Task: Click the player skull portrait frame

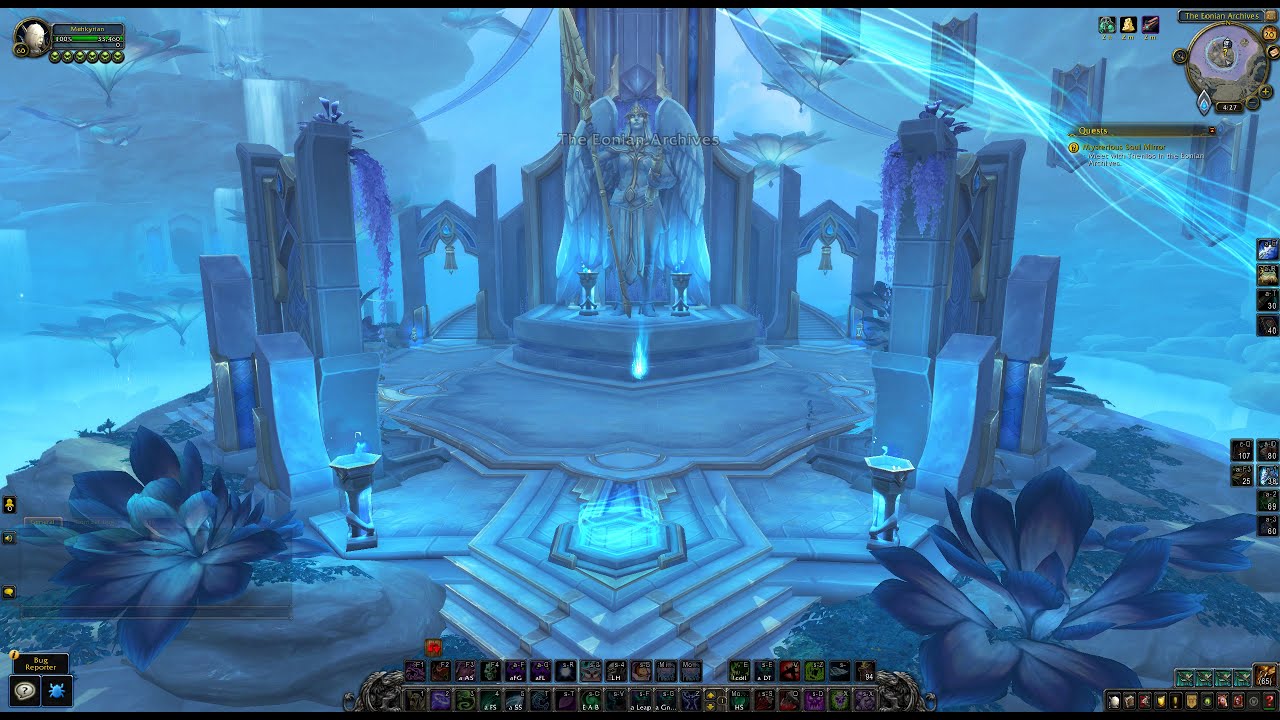Action: pyautogui.click(x=30, y=40)
